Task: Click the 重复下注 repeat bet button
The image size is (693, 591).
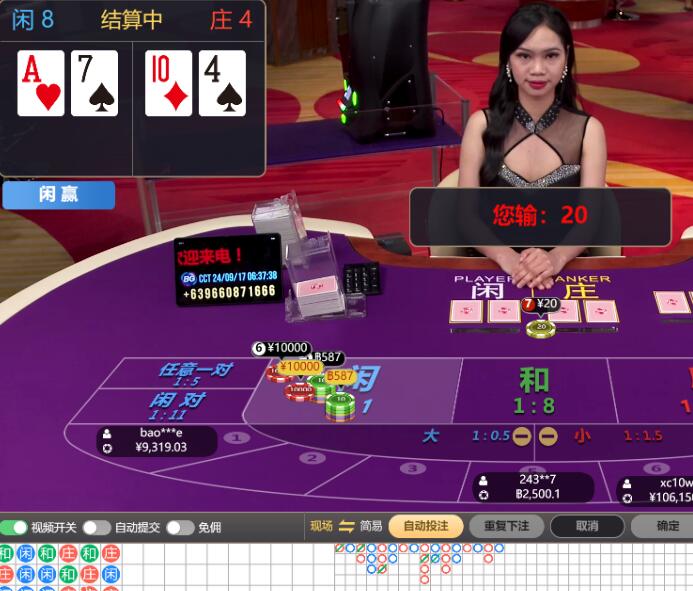Action: pos(506,526)
